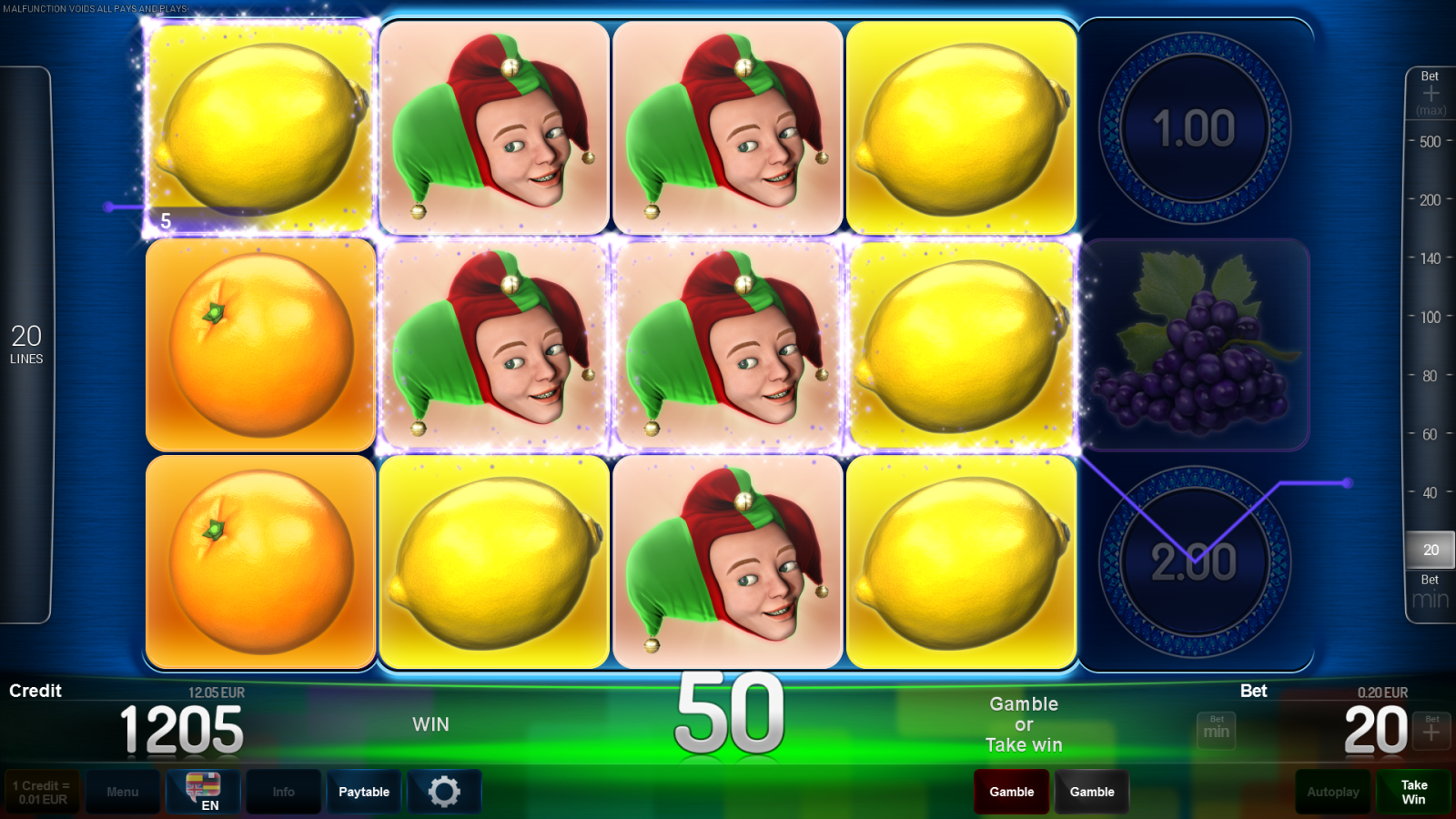This screenshot has height=819, width=1456.
Task: Click the joker symbol on the second reel
Action: pyautogui.click(x=492, y=127)
